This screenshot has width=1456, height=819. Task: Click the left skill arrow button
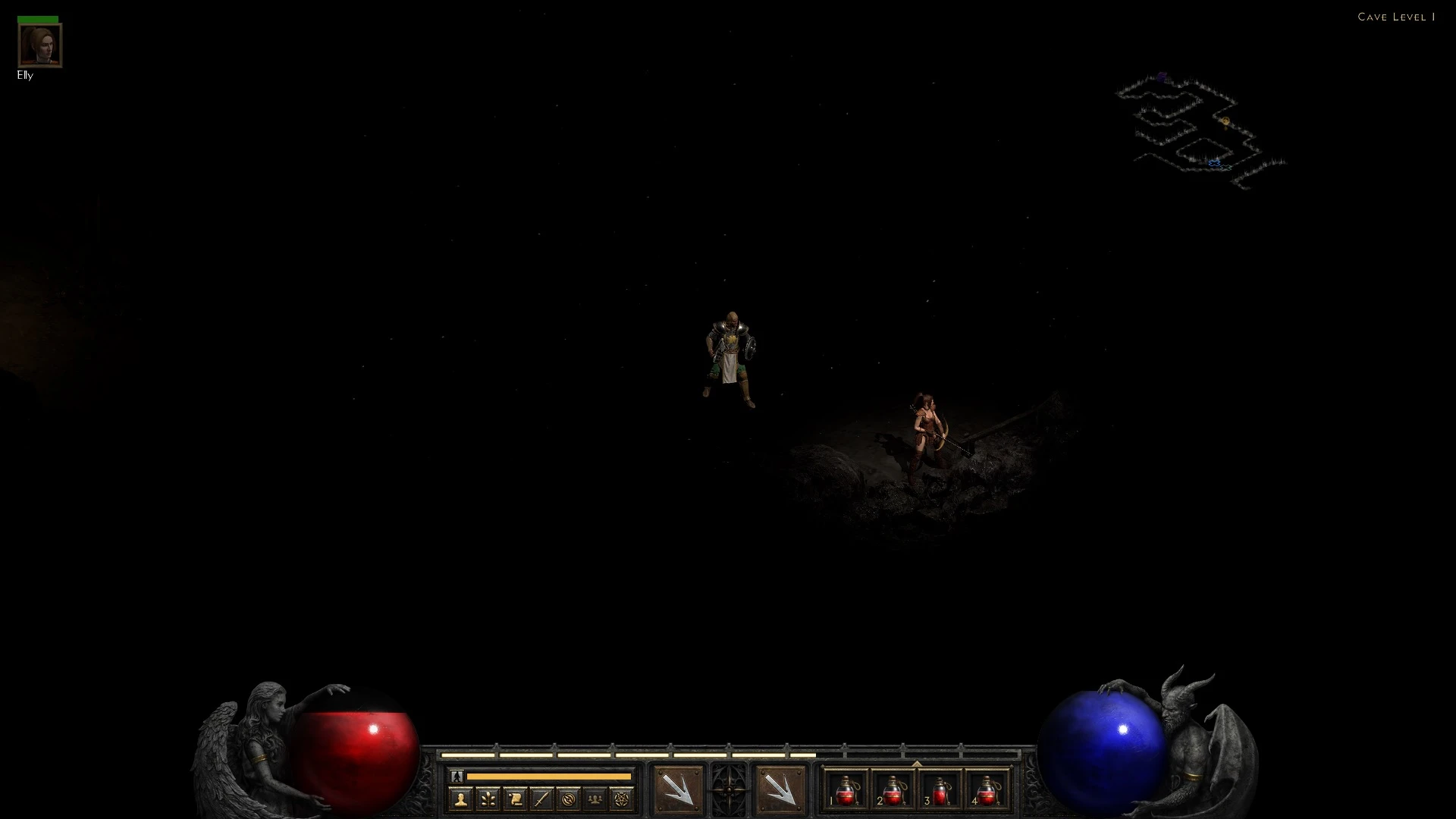(x=677, y=790)
